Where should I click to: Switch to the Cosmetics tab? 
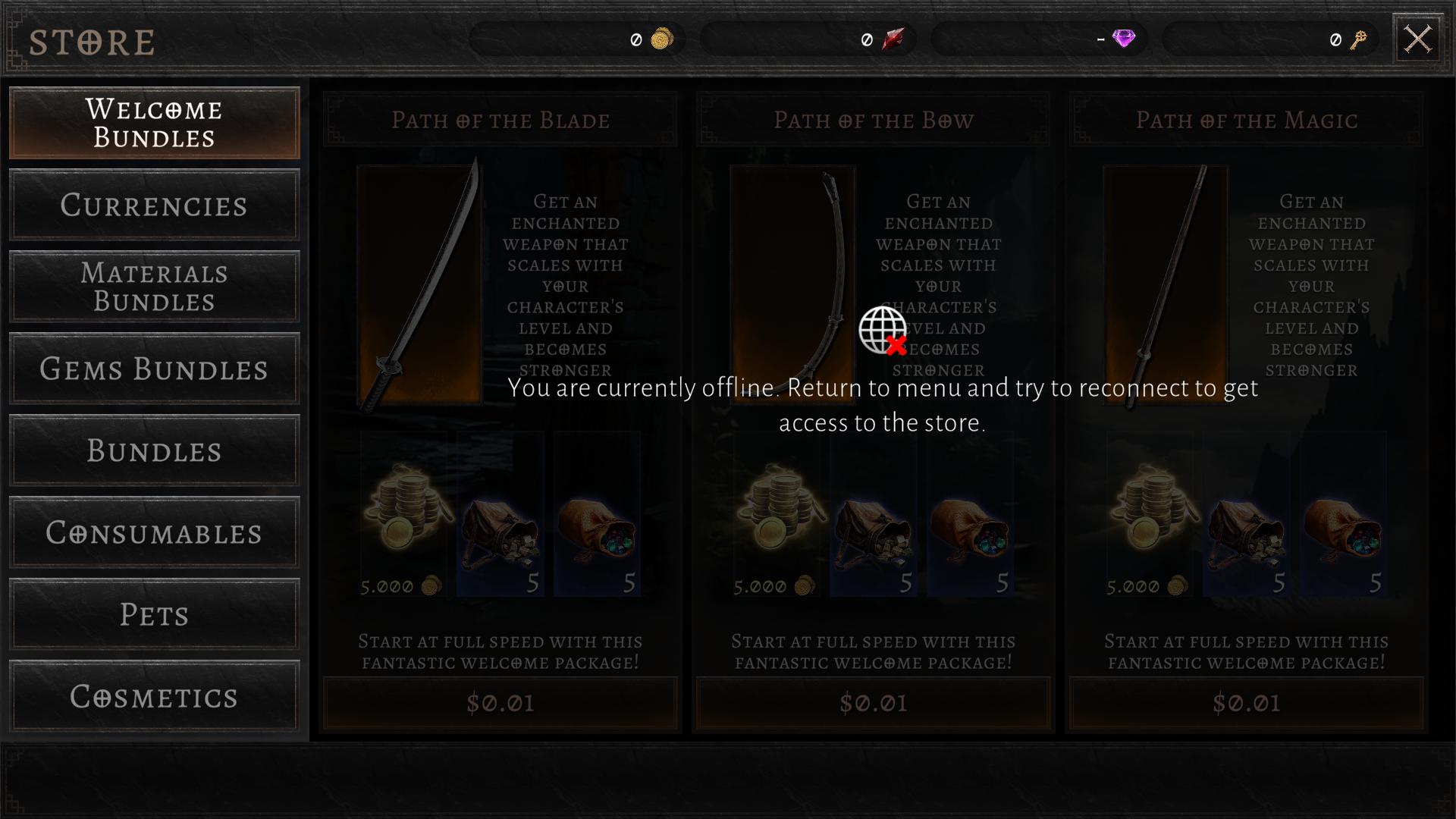[154, 696]
